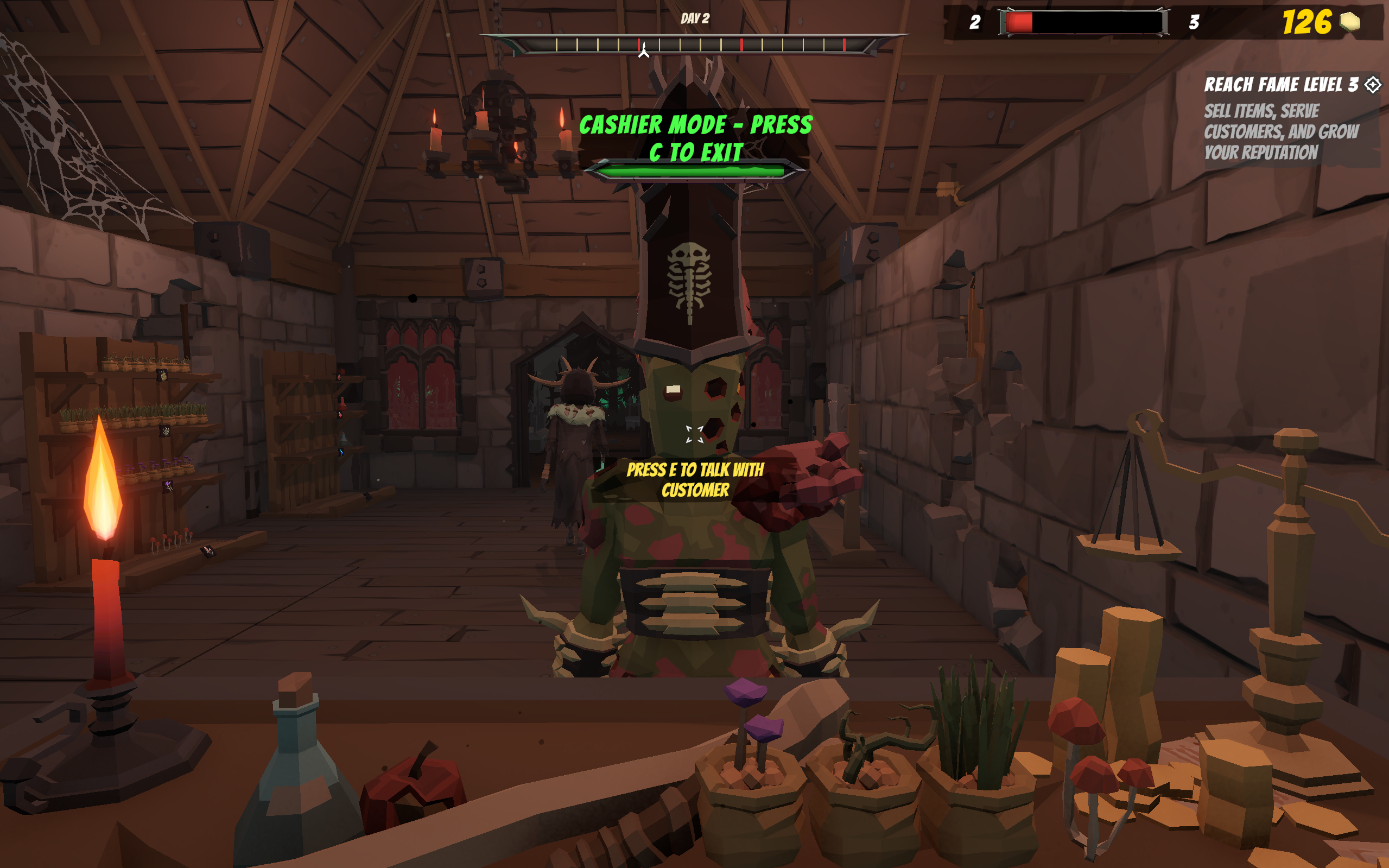Click the gold coin currency icon
This screenshot has height=868, width=1389.
(x=1349, y=22)
